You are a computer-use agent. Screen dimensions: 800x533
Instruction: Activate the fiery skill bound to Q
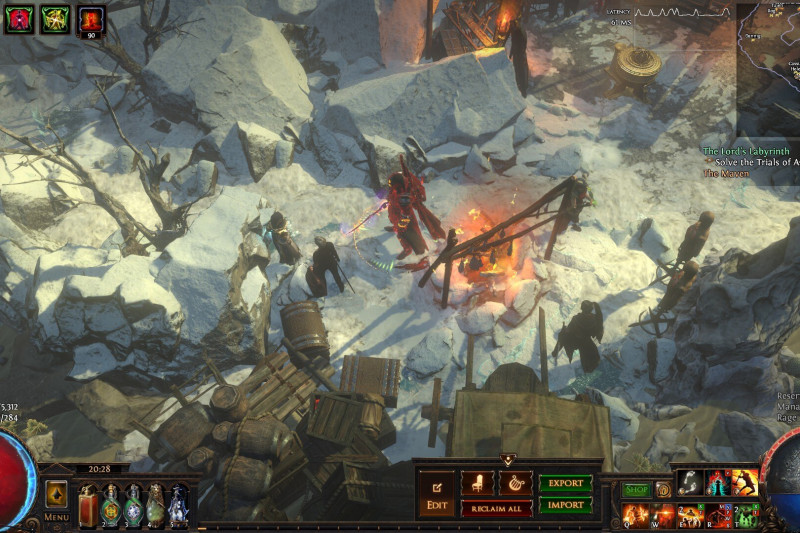[x=634, y=515]
